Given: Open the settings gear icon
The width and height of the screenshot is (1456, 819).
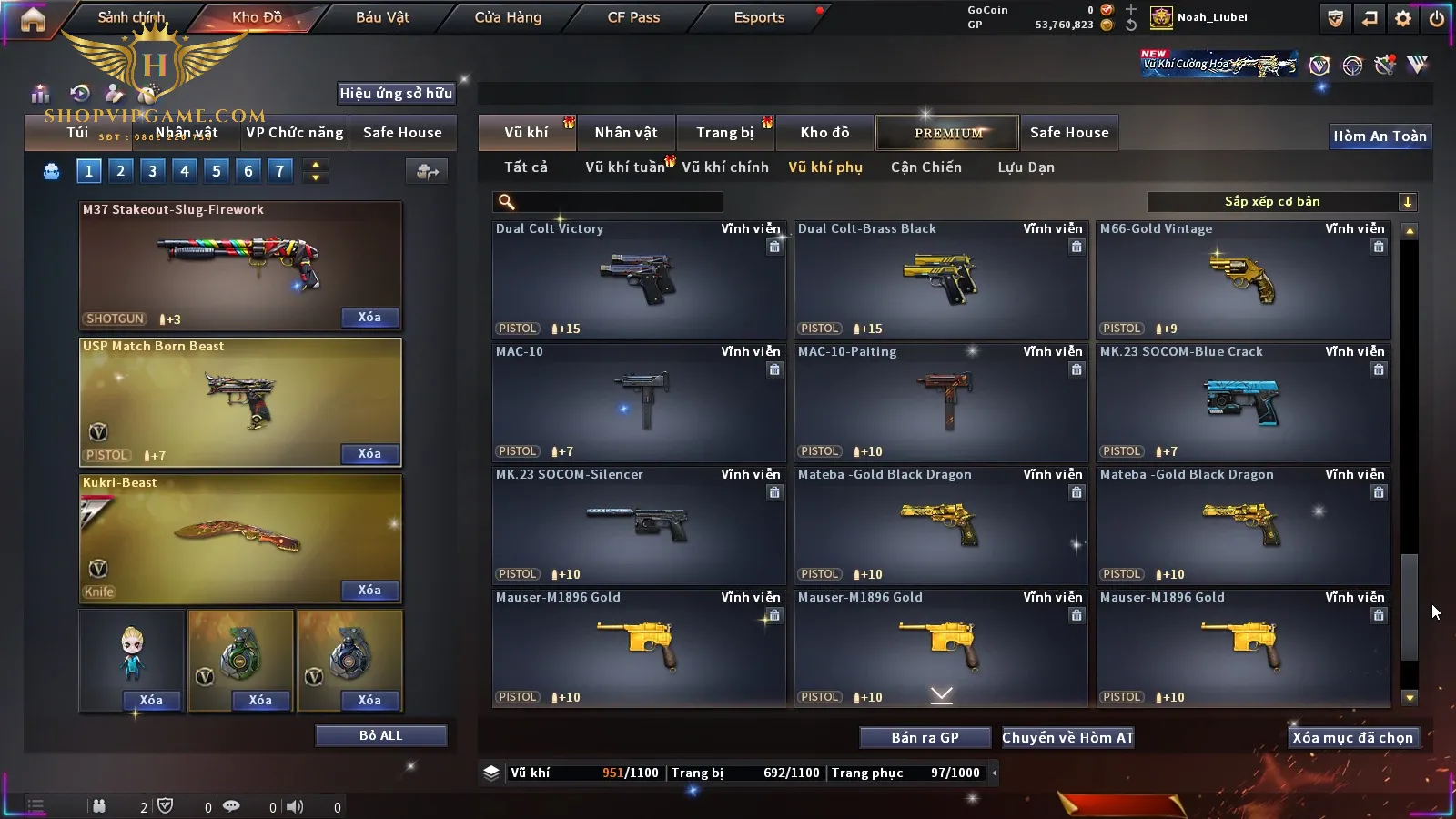Looking at the screenshot, I should coord(1403,18).
